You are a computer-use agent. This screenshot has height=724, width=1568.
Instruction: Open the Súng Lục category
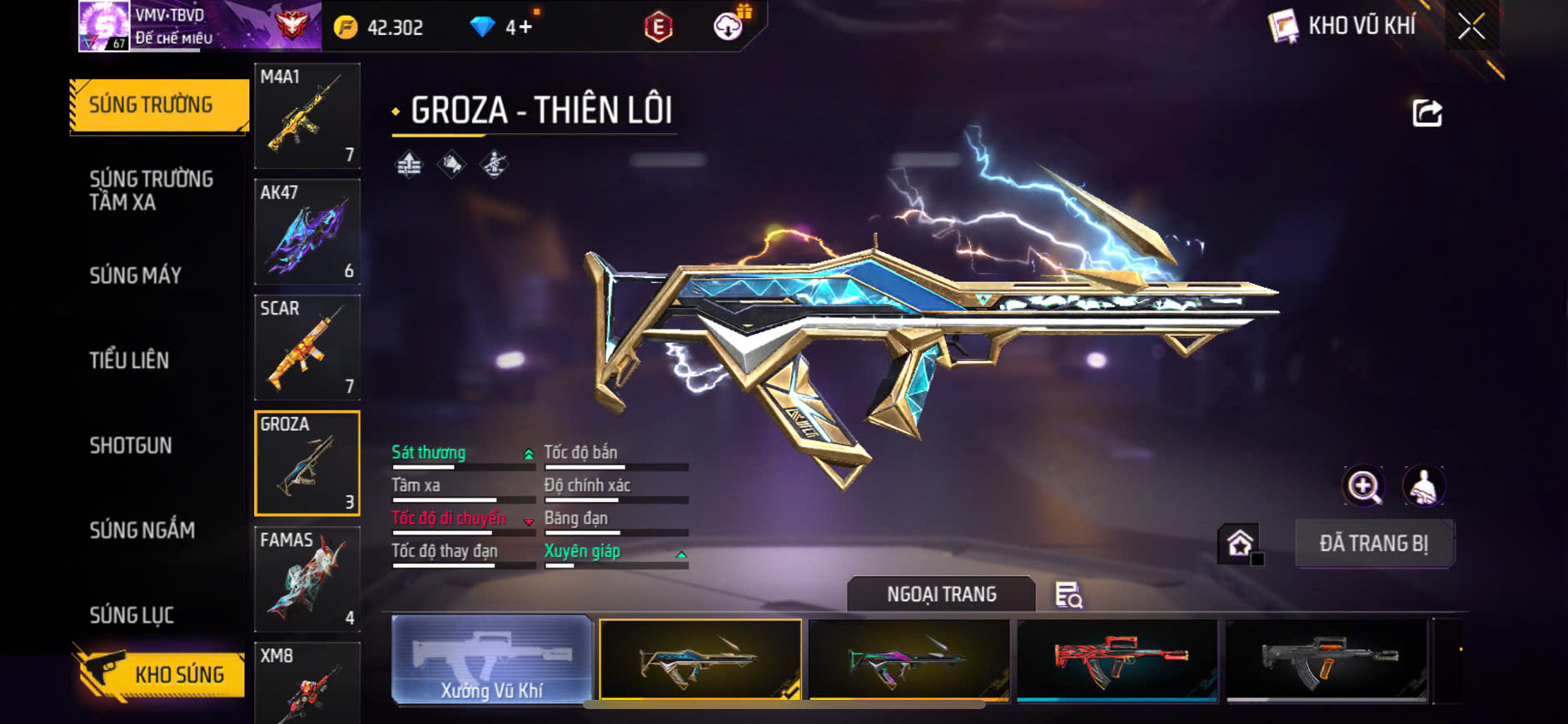(132, 615)
